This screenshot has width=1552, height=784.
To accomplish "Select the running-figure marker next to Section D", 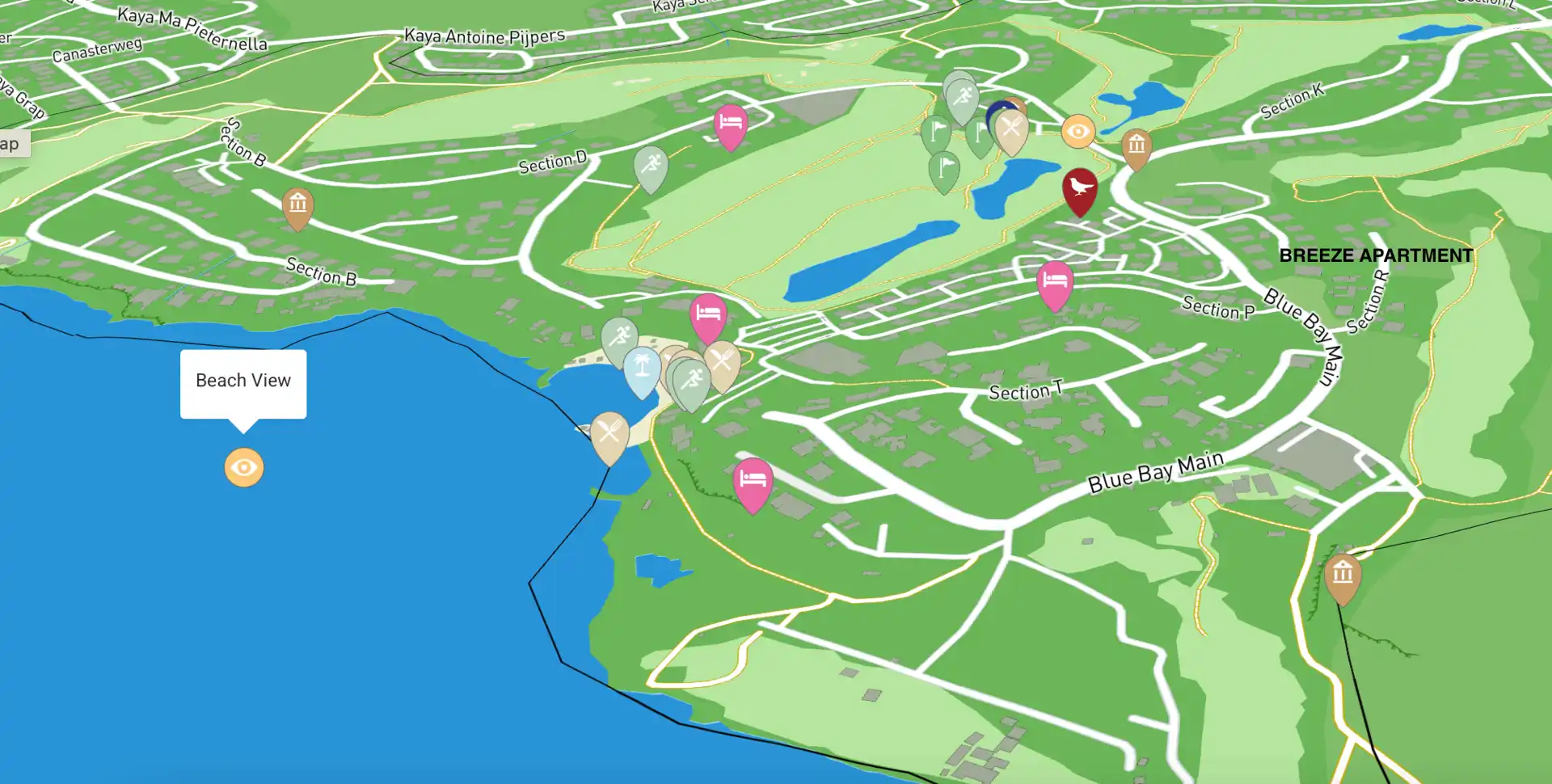I will (x=651, y=166).
